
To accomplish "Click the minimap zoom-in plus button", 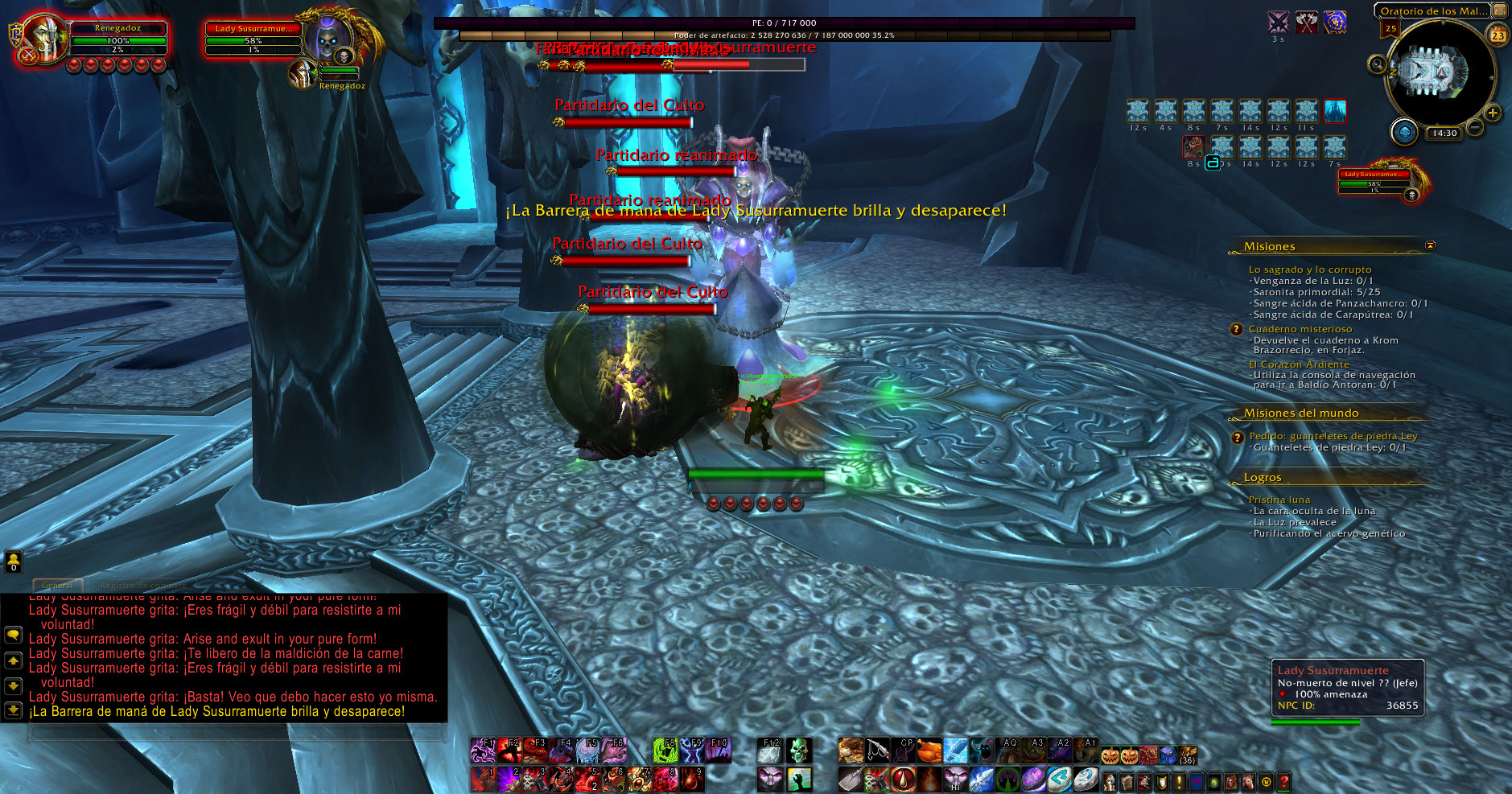I will point(1493,113).
